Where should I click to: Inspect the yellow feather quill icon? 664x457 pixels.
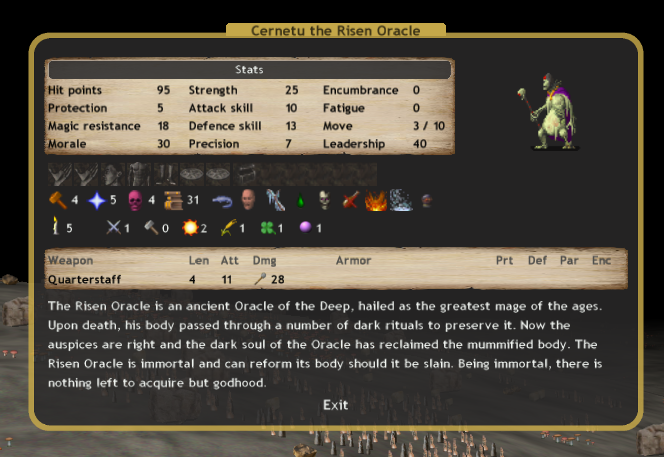pyautogui.click(x=228, y=228)
